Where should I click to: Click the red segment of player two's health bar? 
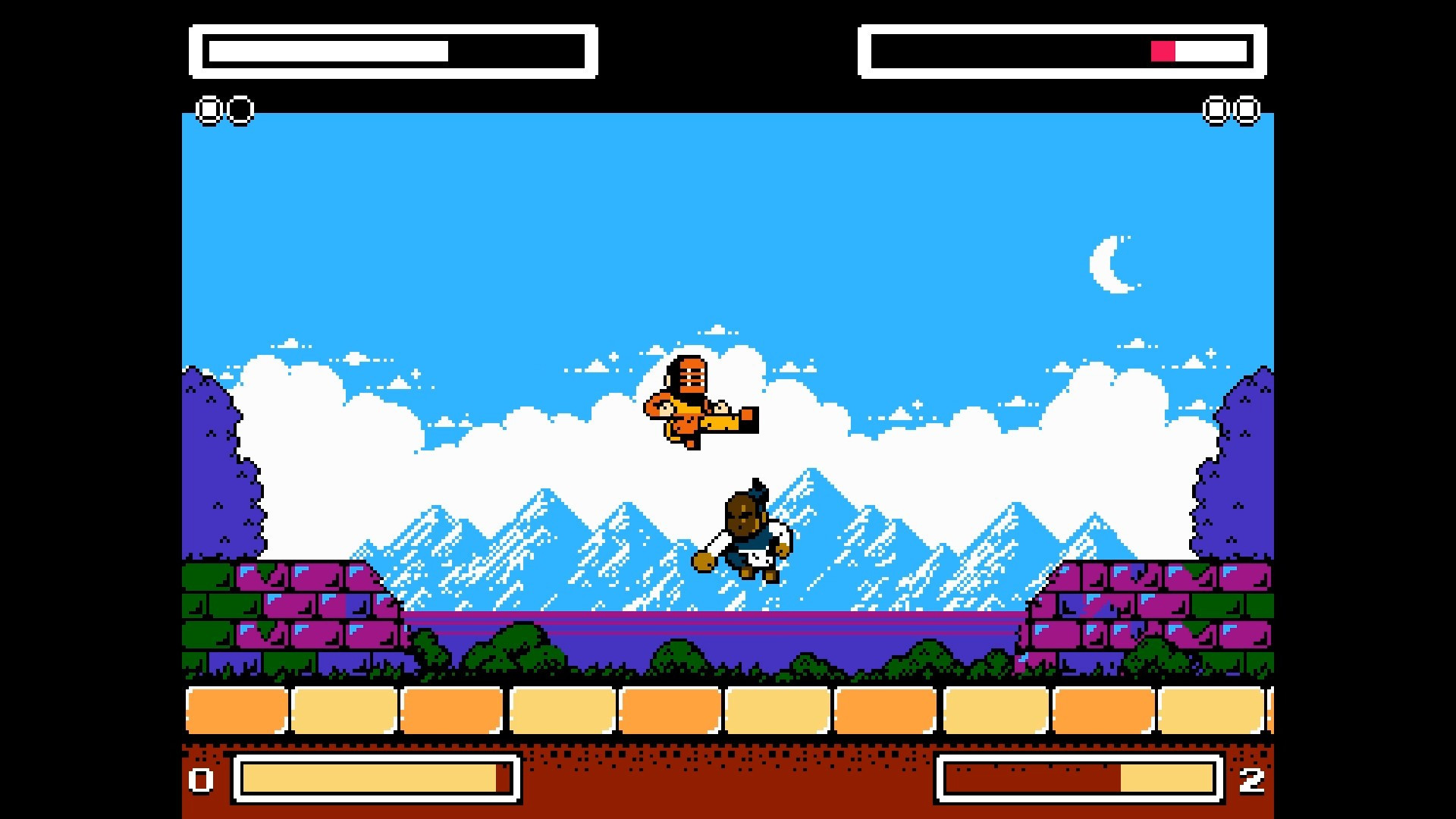tap(1163, 52)
